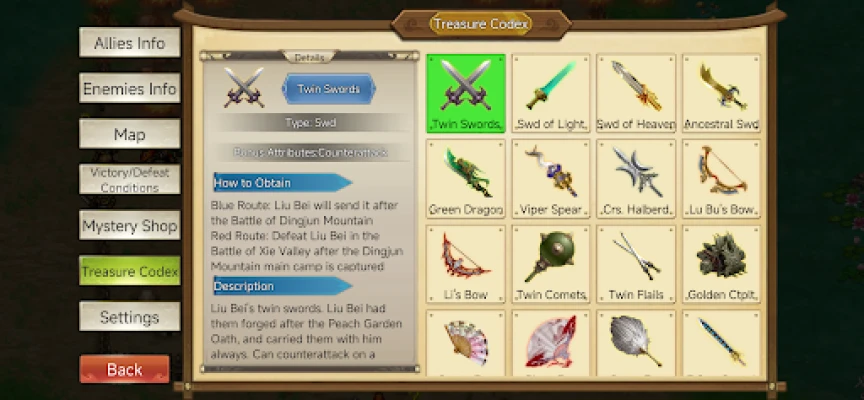Select the Li's Bow treasure

point(465,264)
